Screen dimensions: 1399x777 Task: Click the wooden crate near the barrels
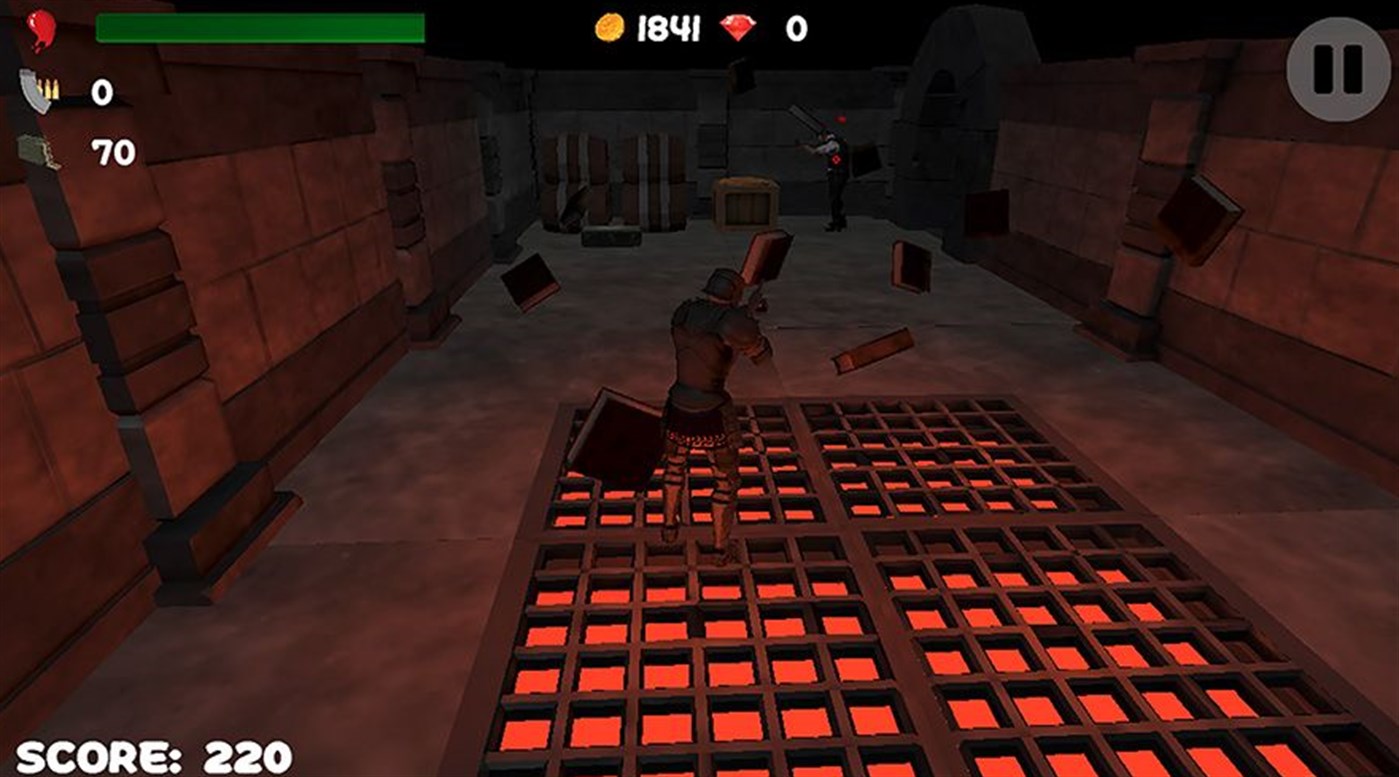tap(745, 205)
